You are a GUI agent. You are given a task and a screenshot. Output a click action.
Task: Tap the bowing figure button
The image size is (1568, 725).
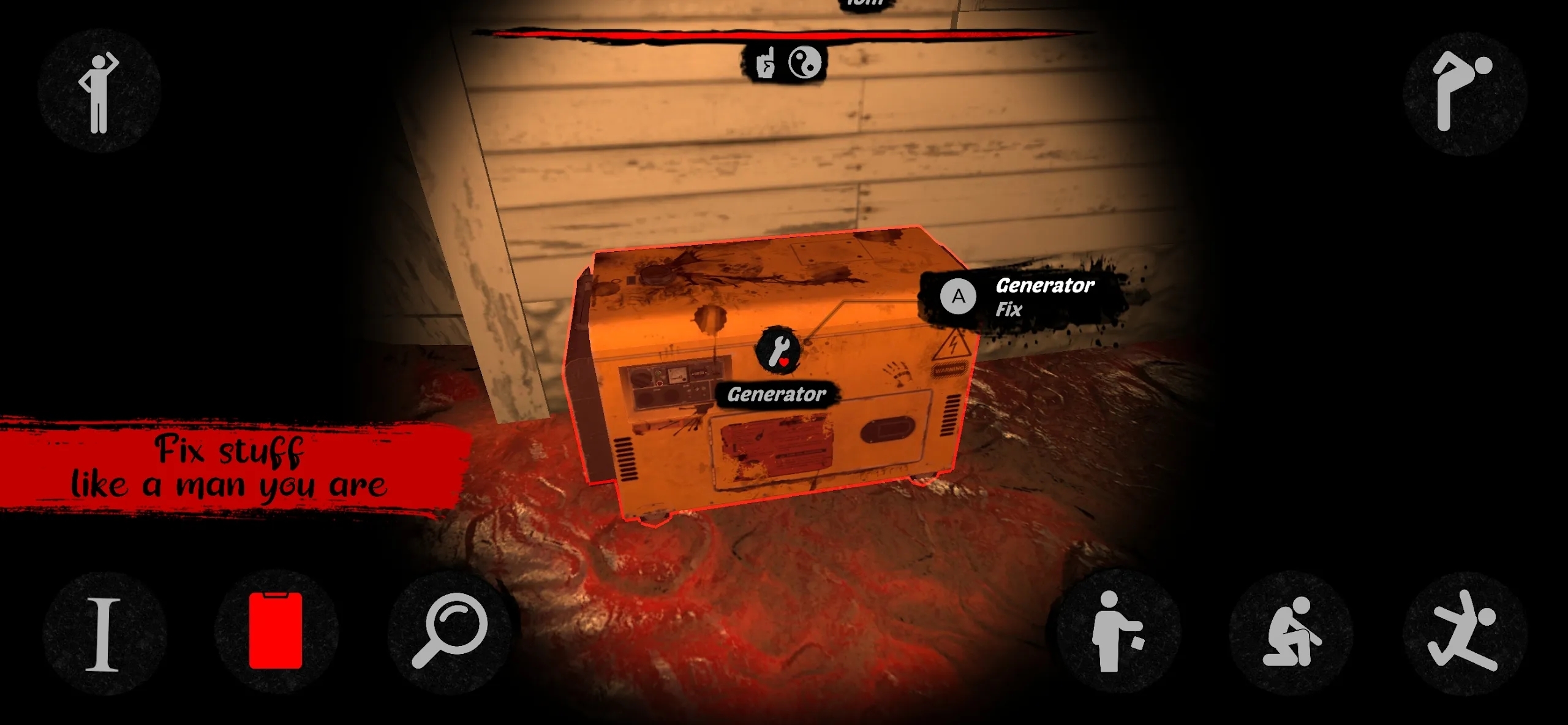[1464, 92]
